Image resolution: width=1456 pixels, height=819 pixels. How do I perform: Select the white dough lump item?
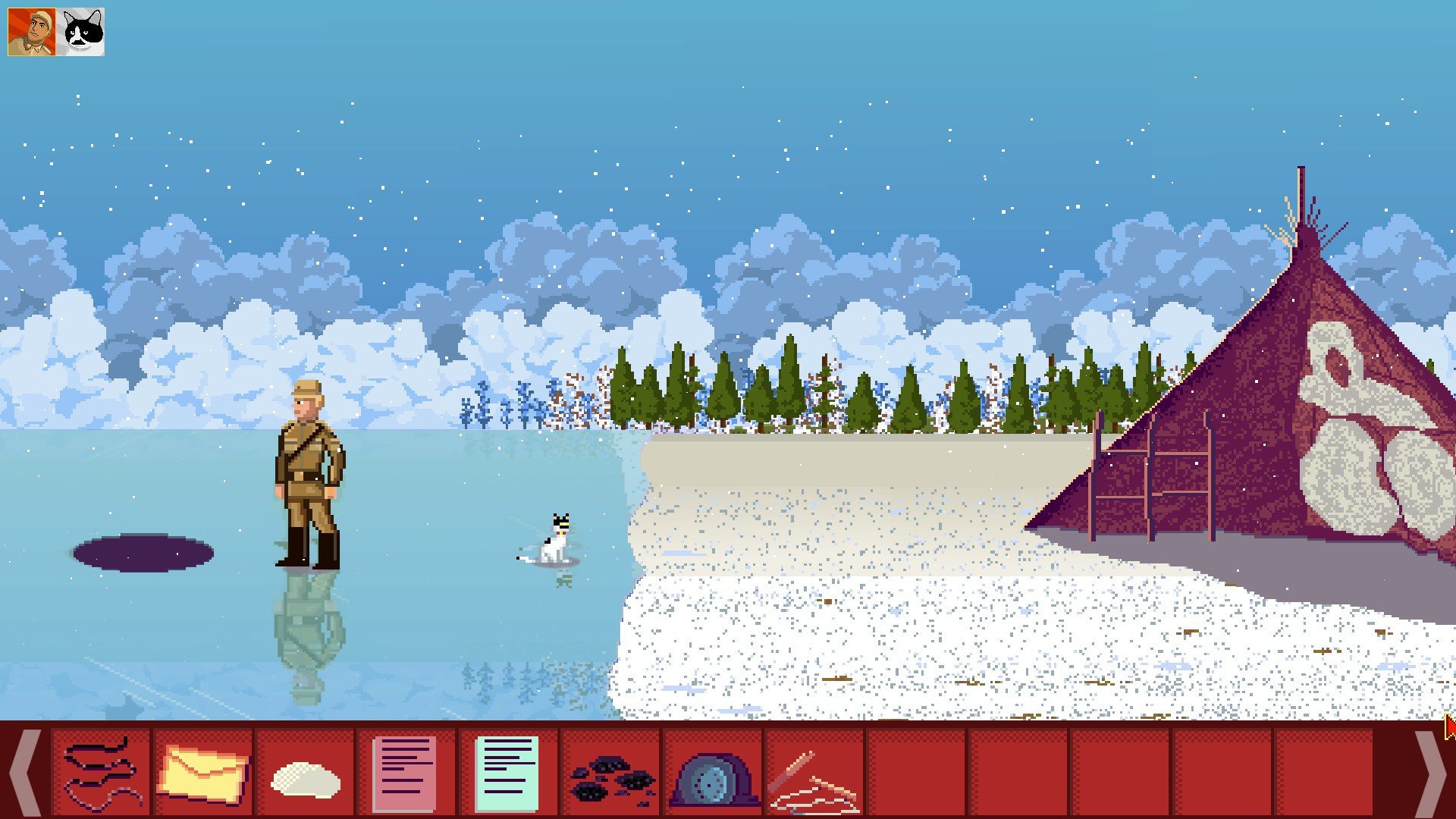click(306, 778)
